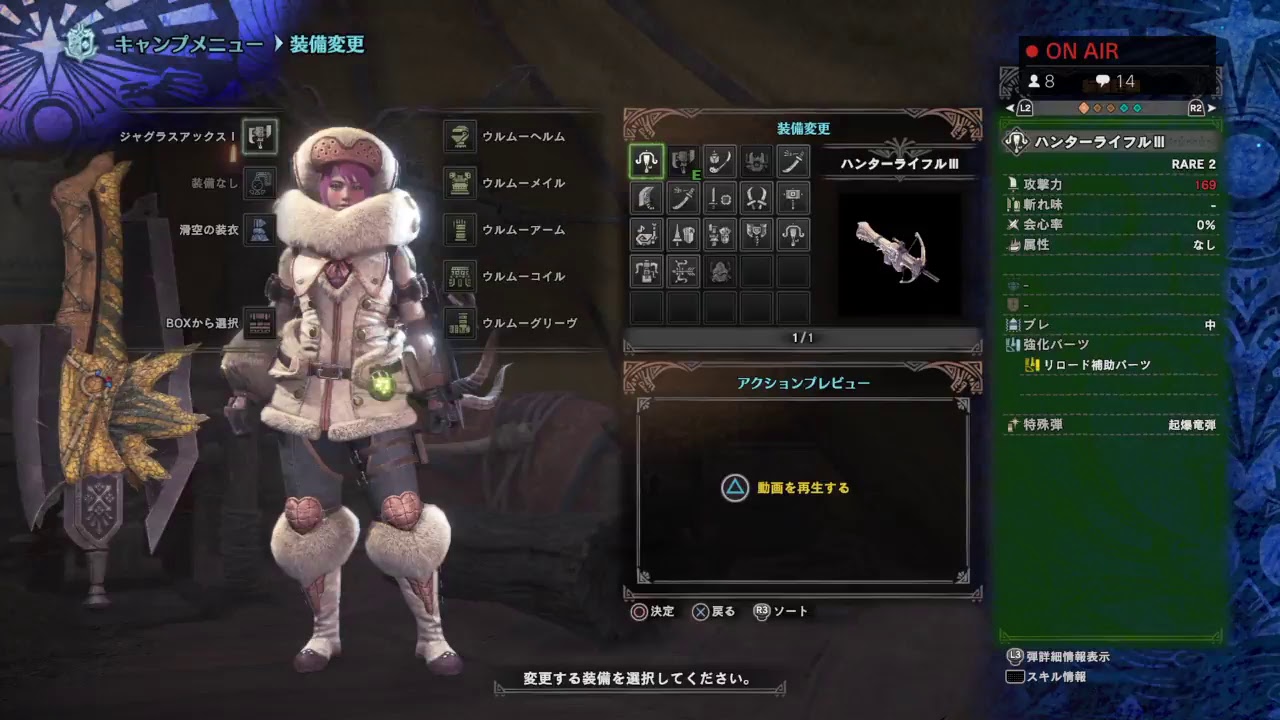Click the R2 arrow to page right
The image size is (1280, 720).
[x=1212, y=107]
